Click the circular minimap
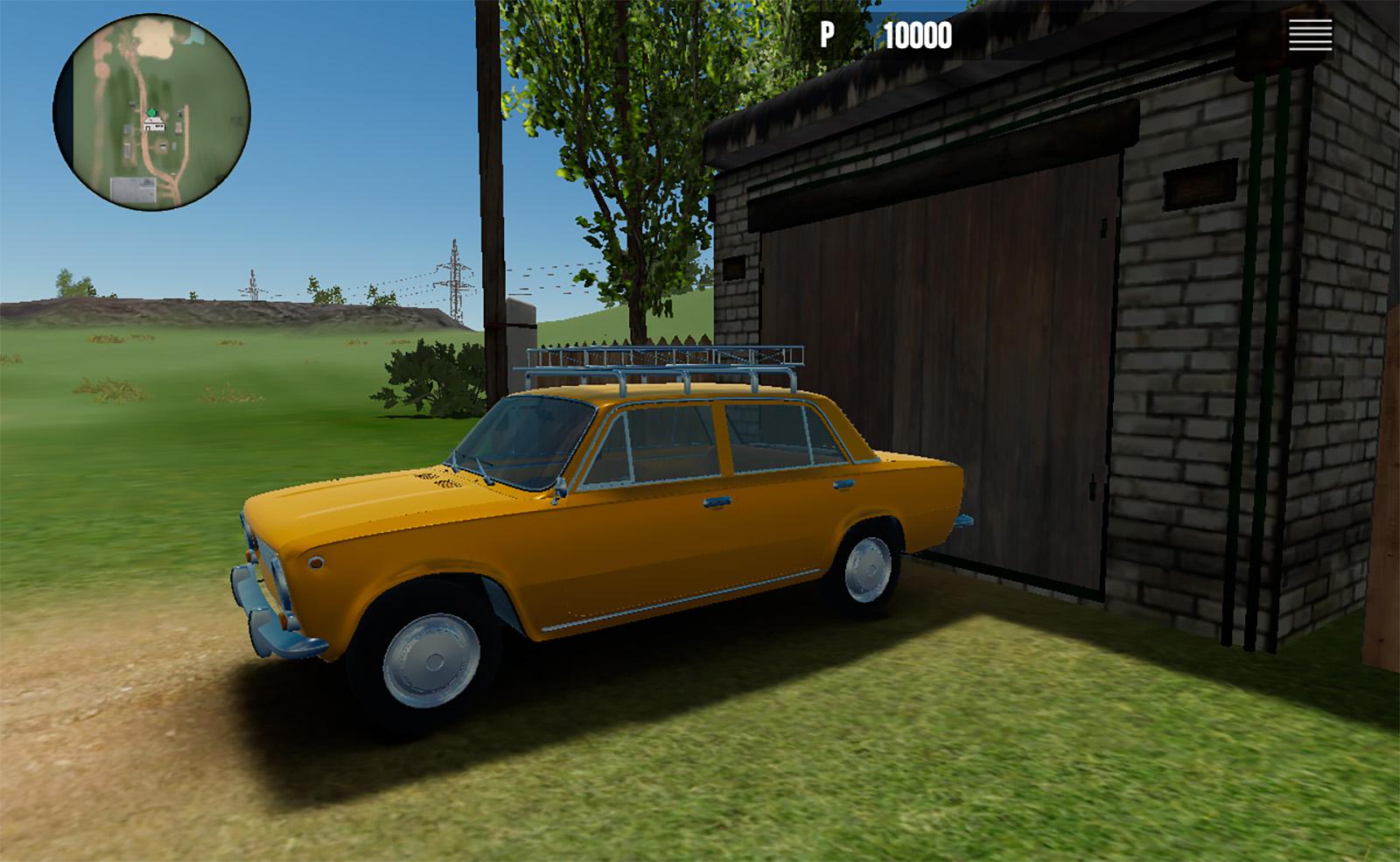 pos(152,113)
